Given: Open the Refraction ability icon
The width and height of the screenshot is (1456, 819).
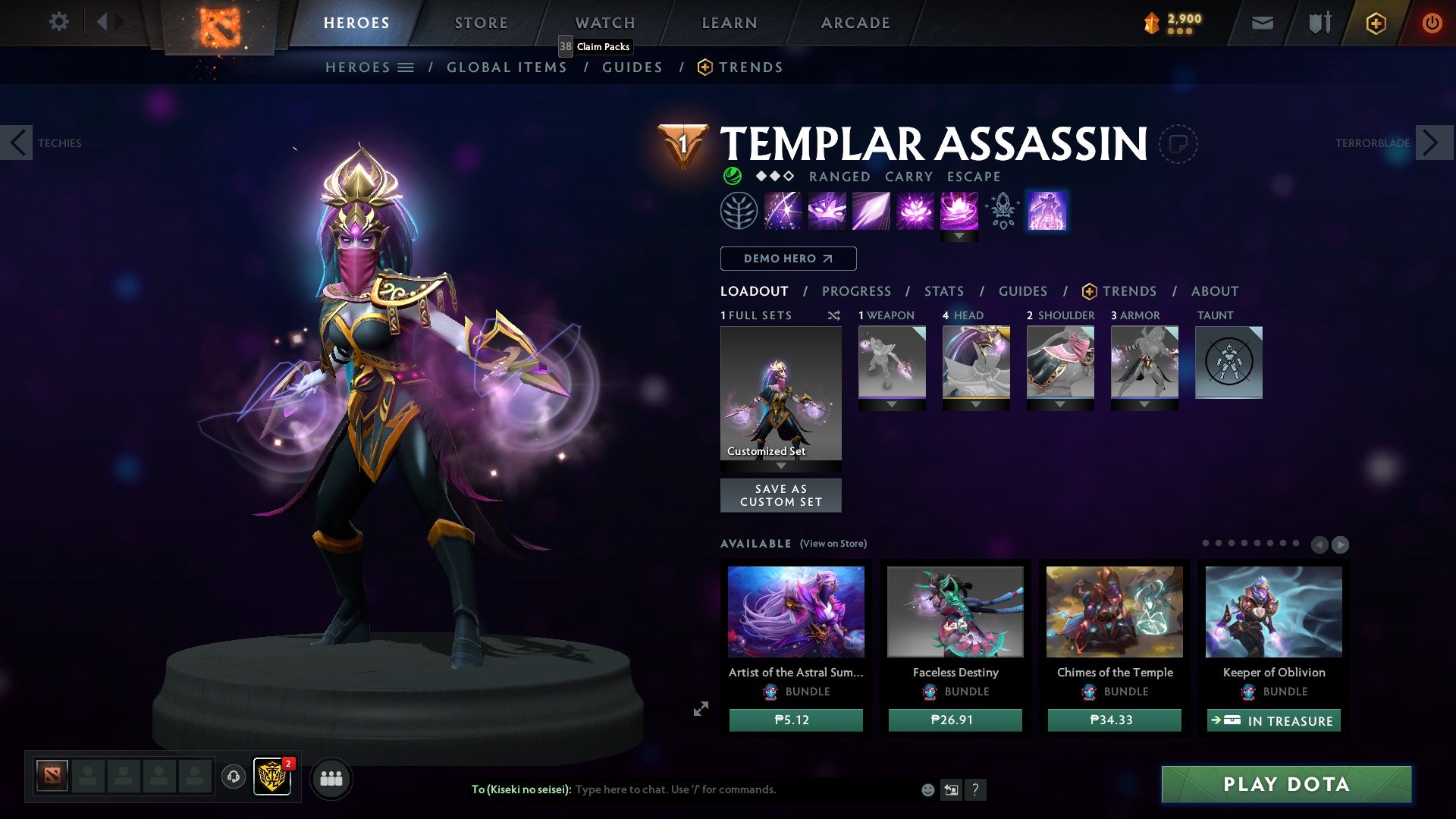Looking at the screenshot, I should pyautogui.click(x=783, y=210).
